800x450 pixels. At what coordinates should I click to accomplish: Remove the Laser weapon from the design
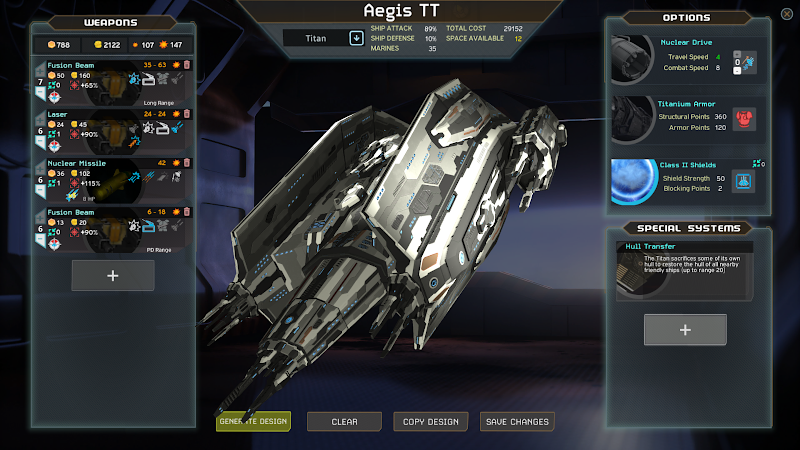[185, 113]
